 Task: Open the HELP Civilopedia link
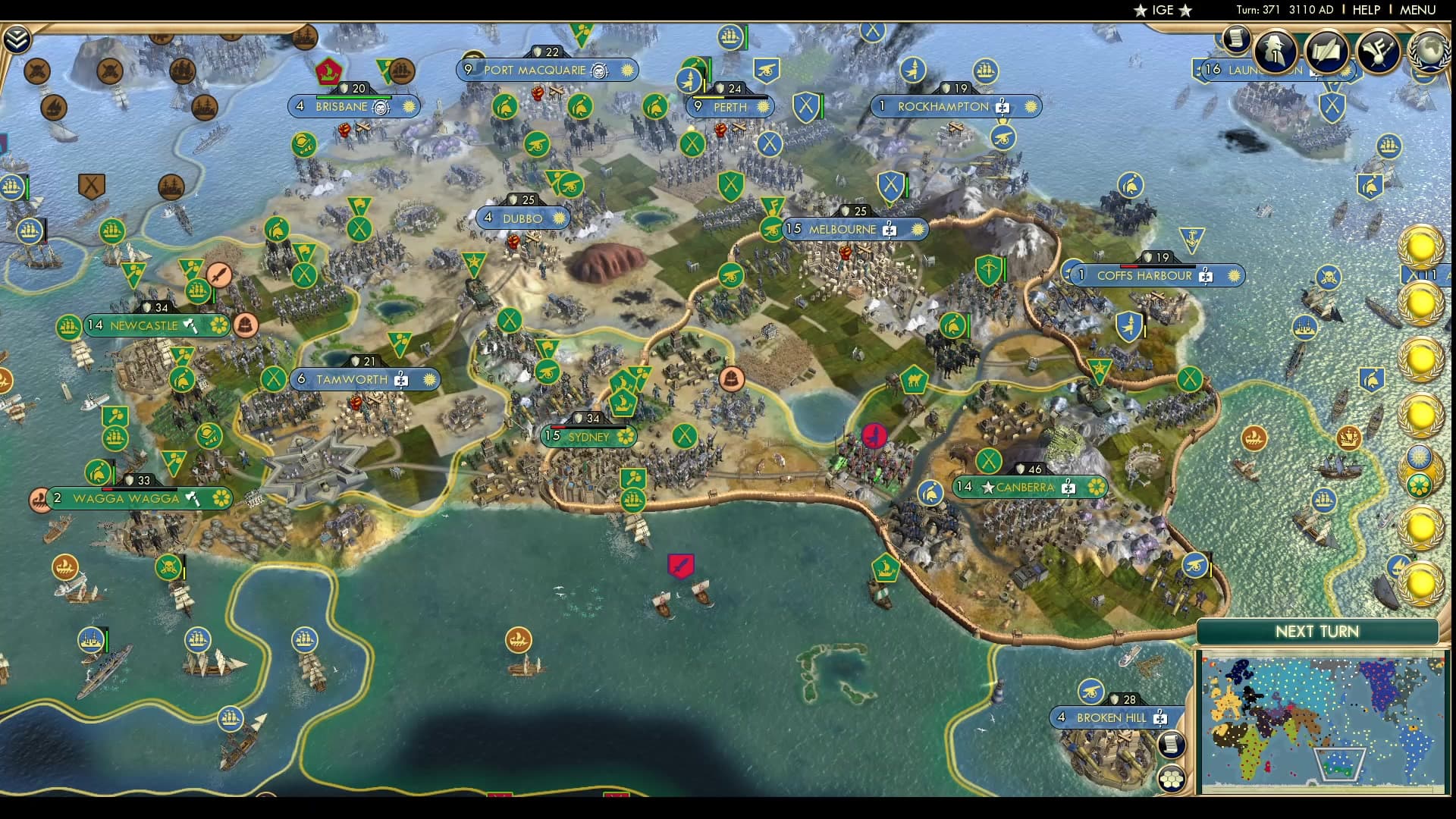pos(1366,10)
